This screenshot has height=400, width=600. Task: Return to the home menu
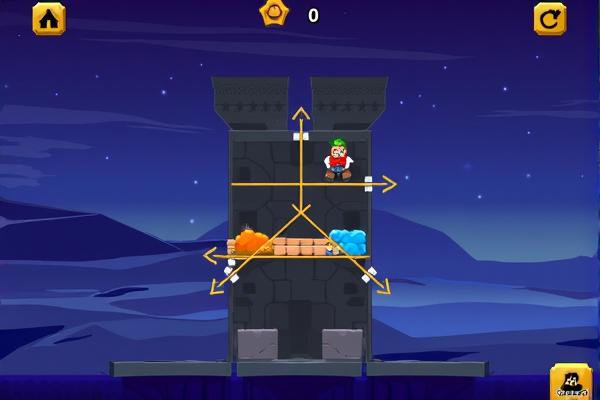pyautogui.click(x=48, y=17)
